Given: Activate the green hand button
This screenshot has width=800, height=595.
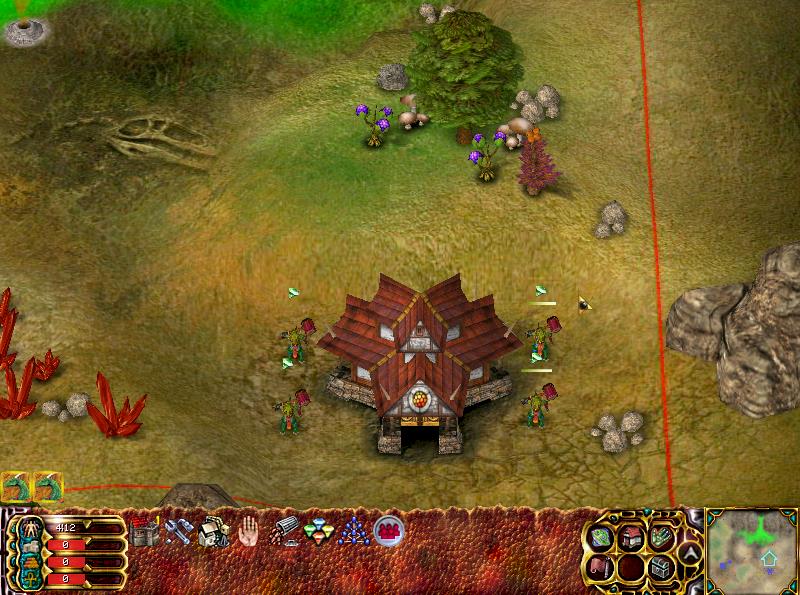Looking at the screenshot, I should pos(661,539).
